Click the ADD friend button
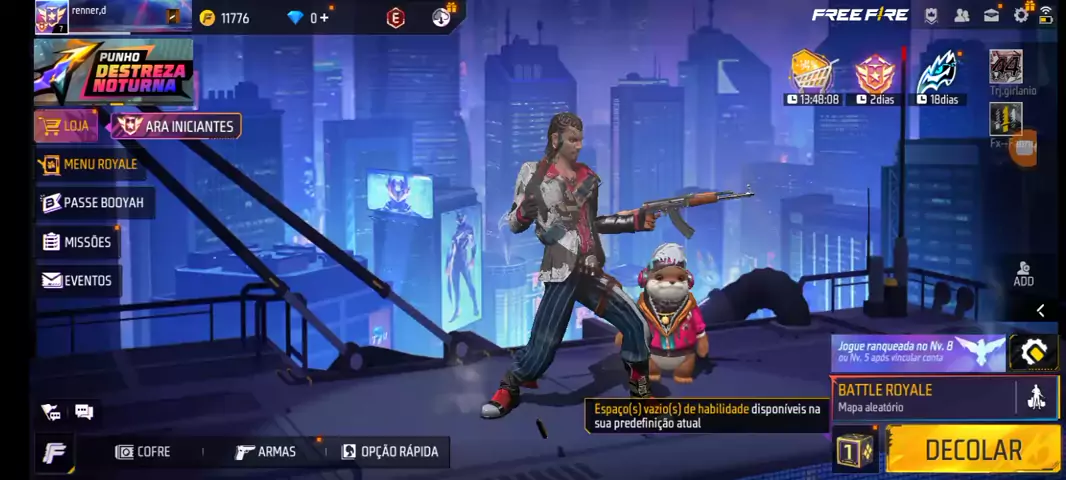 pos(1023,274)
